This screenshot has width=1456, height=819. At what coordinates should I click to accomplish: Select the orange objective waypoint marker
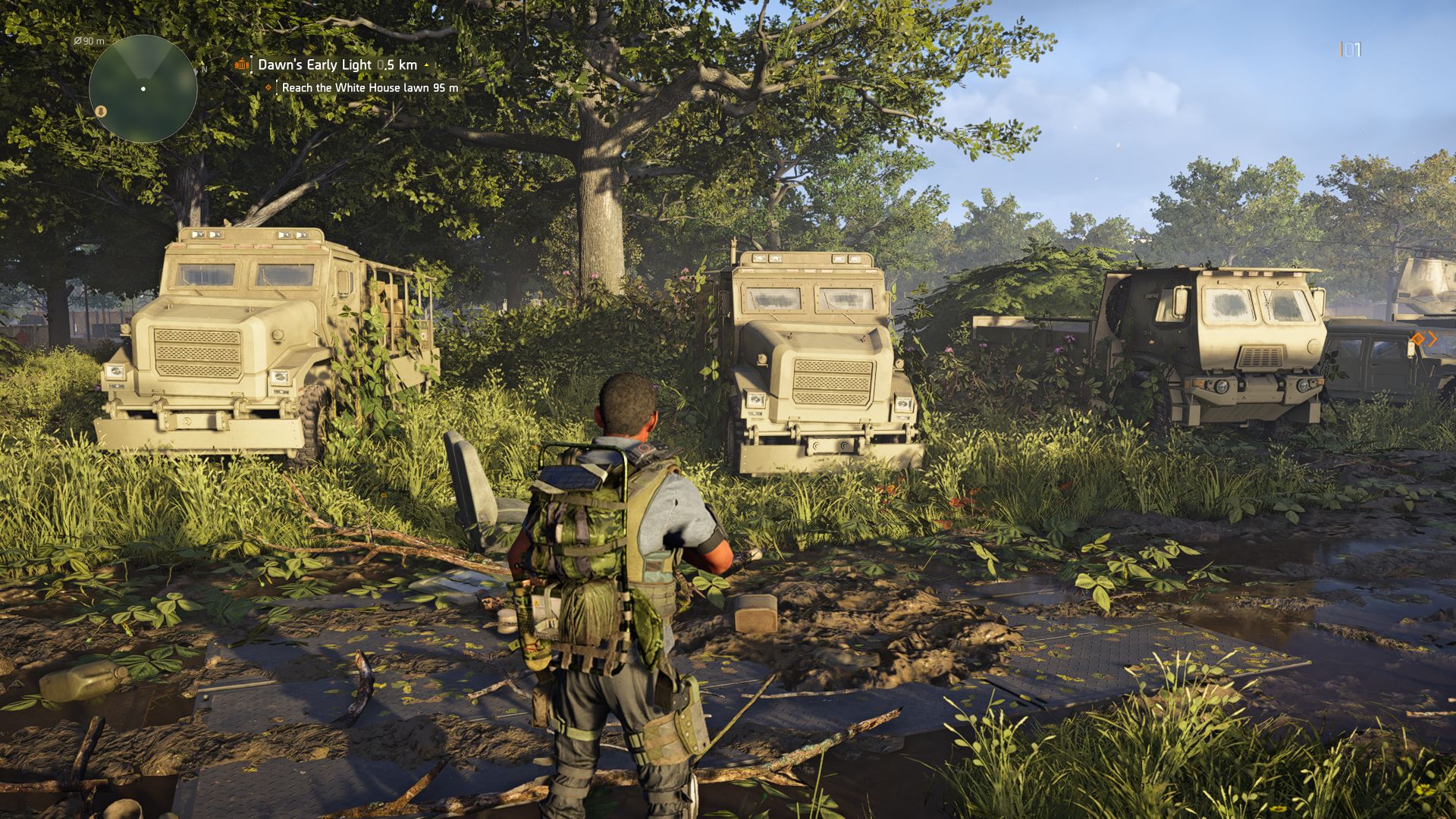point(1419,339)
